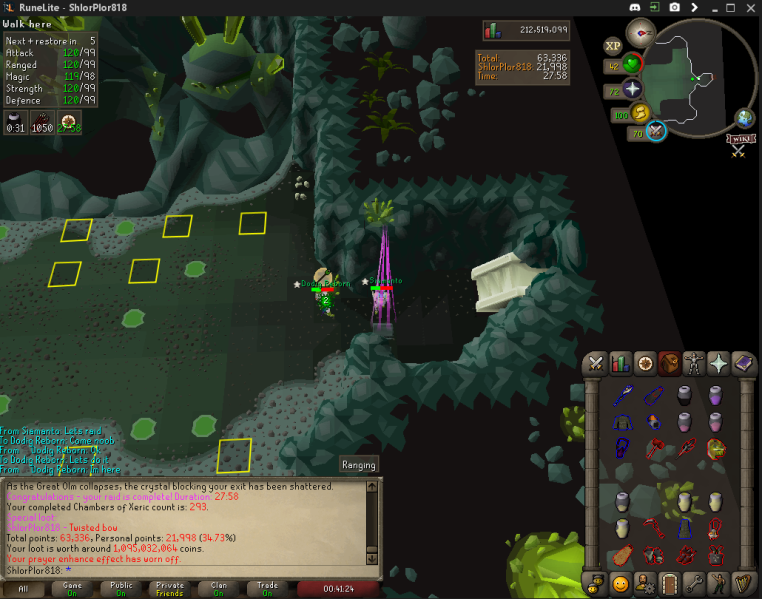Select the Clan chat filter tab

217,589
